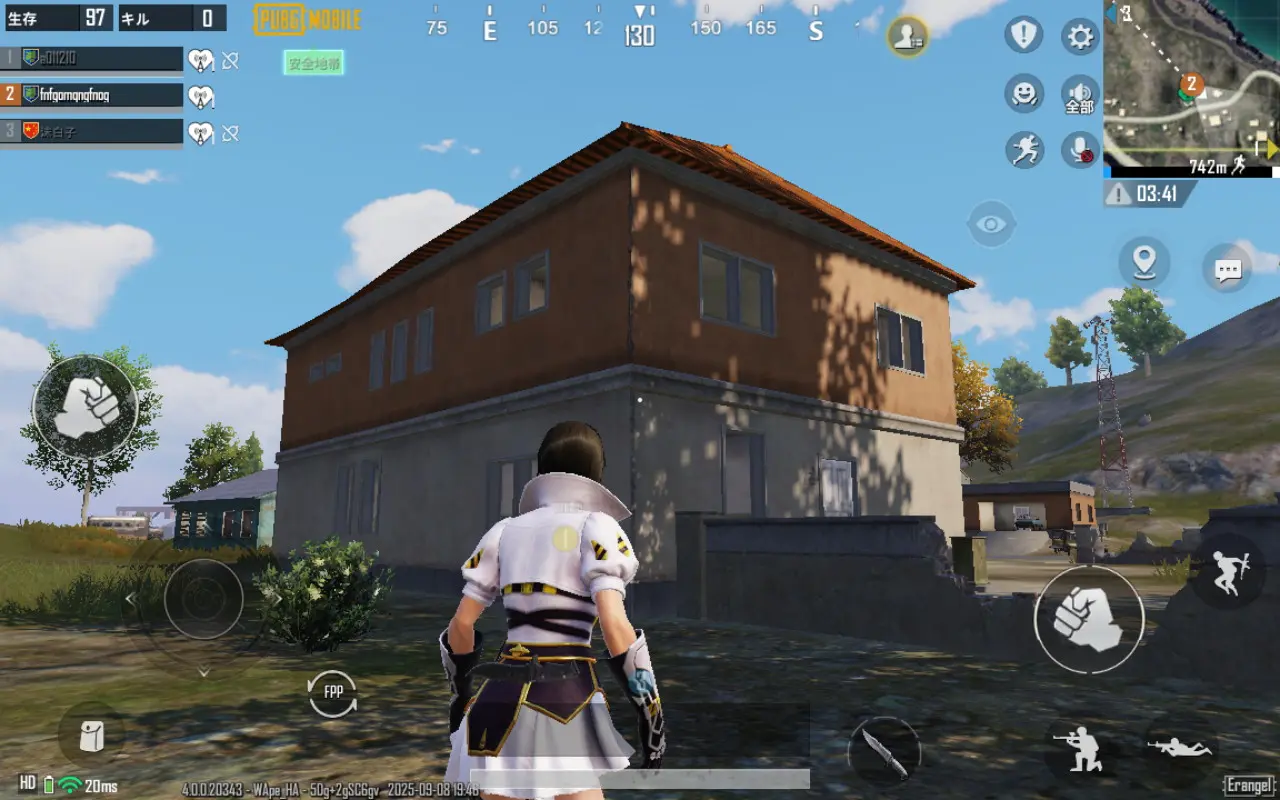The image size is (1280, 800).
Task: Expand the minimap in the corner
Action: pyautogui.click(x=1190, y=85)
